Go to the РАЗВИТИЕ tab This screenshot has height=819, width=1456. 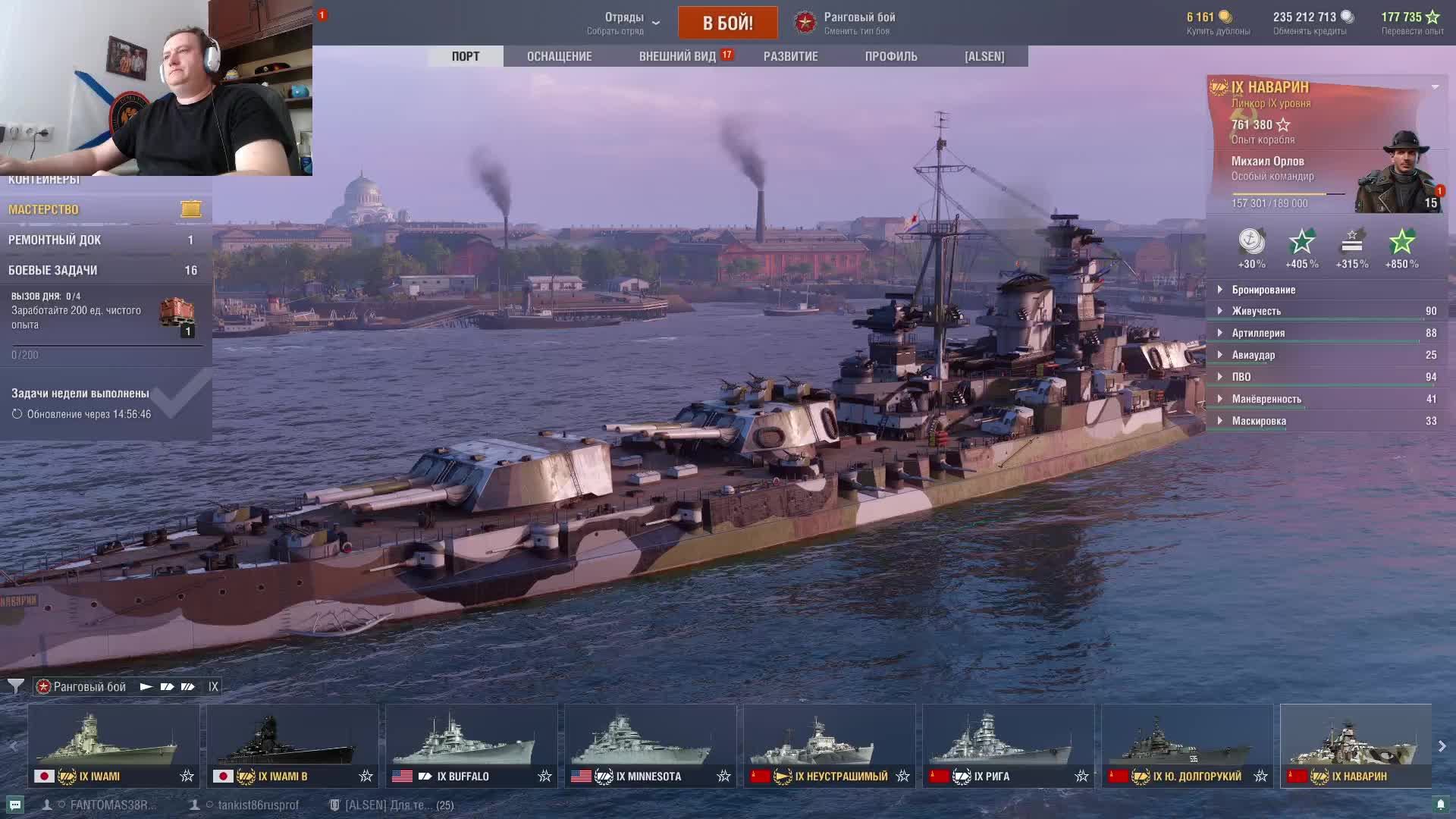(x=790, y=56)
